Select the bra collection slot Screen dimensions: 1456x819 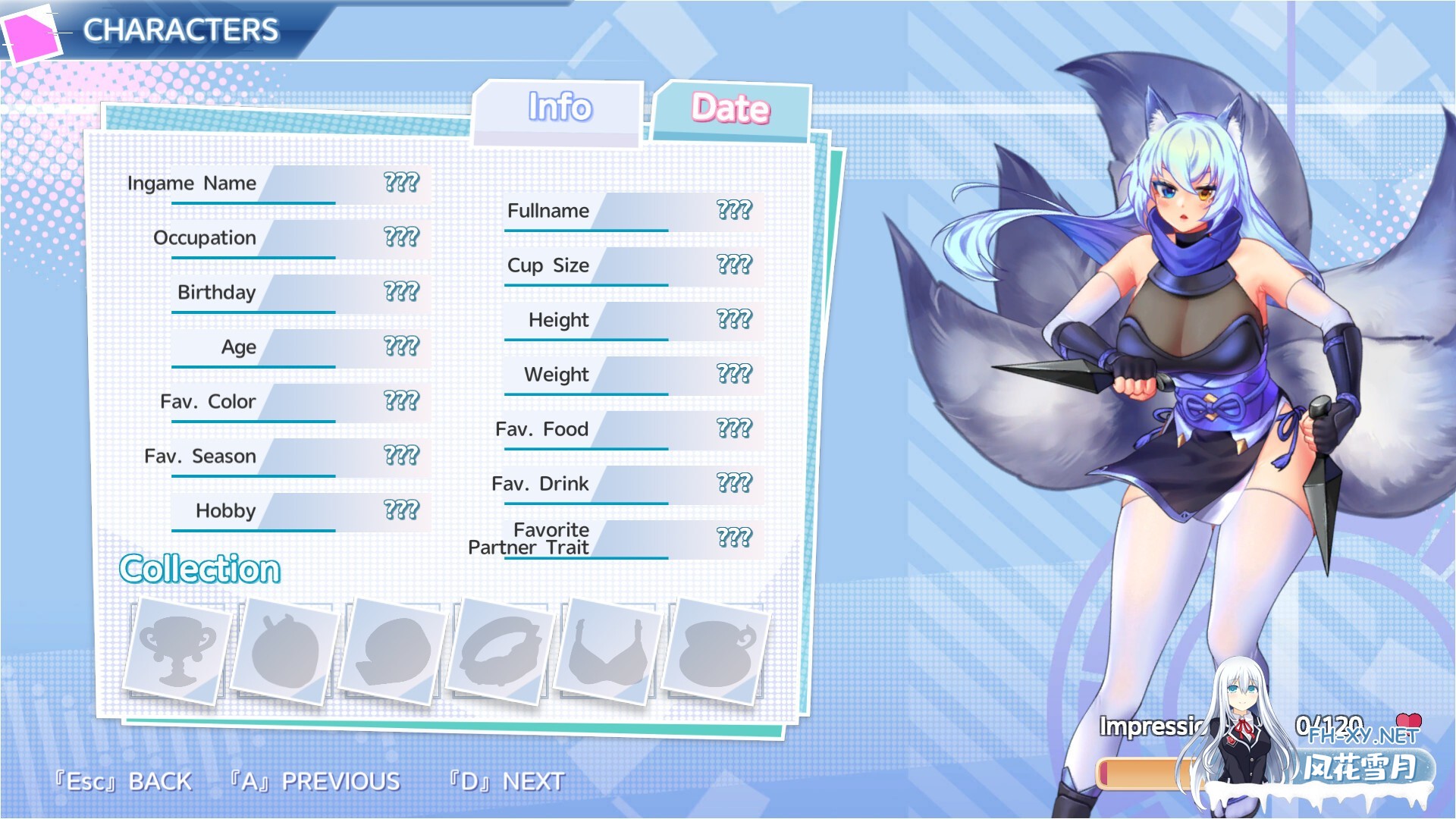click(608, 651)
